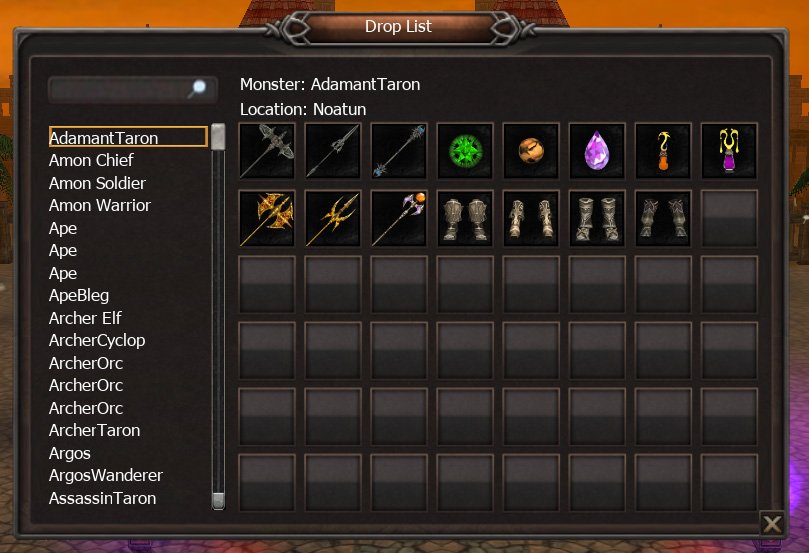Select AssassinTaron from the monster list
This screenshot has height=553, width=809.
click(102, 498)
